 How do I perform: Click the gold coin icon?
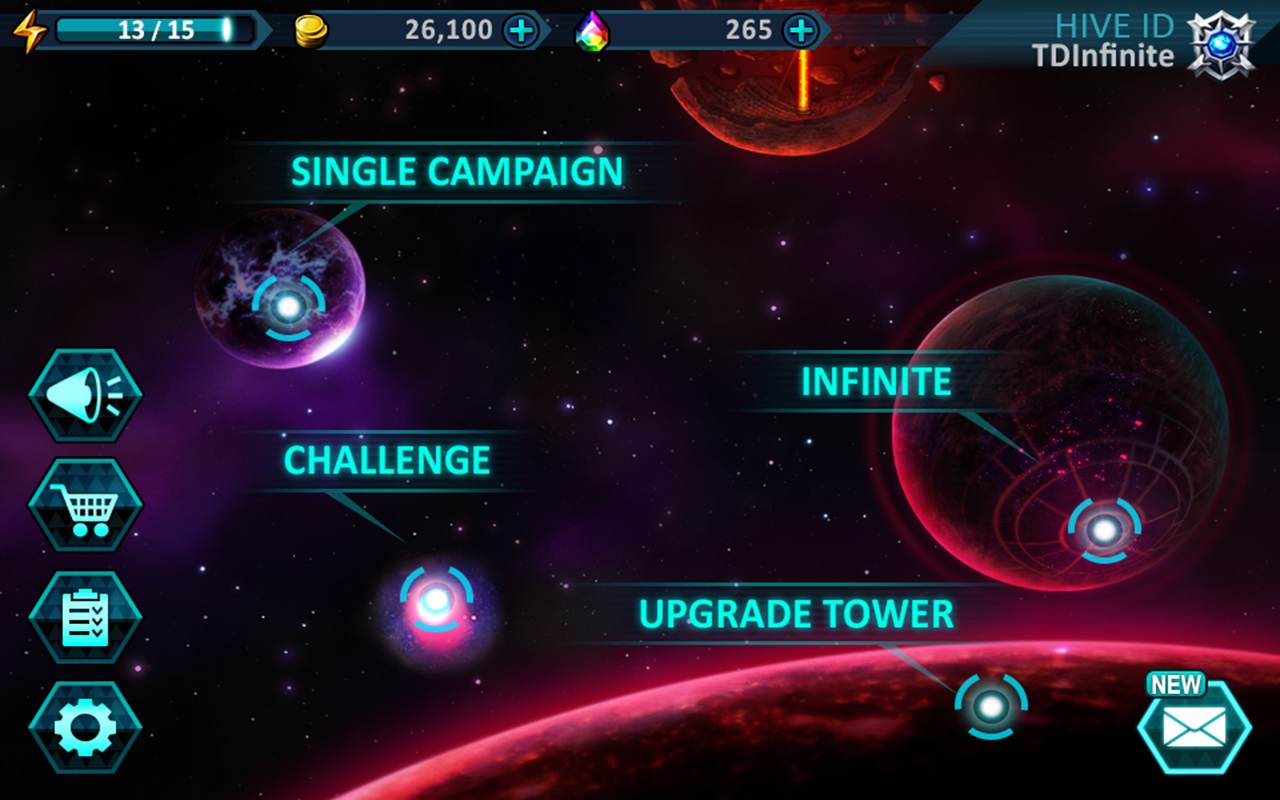coord(311,29)
